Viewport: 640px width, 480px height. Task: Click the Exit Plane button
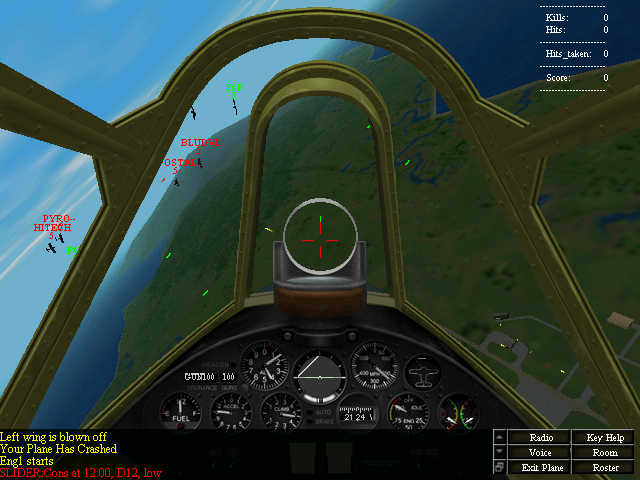coord(541,467)
